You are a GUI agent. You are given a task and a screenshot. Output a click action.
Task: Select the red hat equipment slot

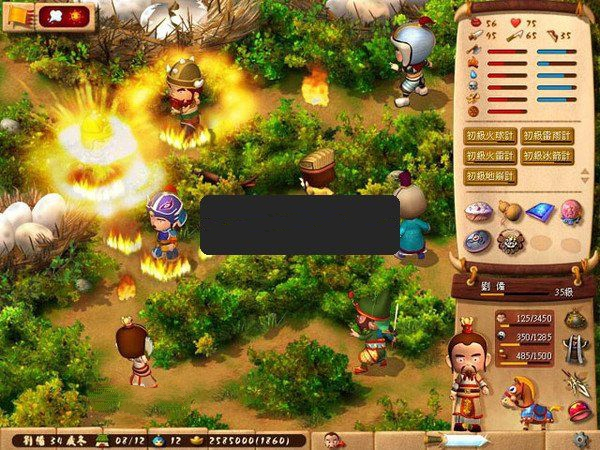pyautogui.click(x=578, y=410)
